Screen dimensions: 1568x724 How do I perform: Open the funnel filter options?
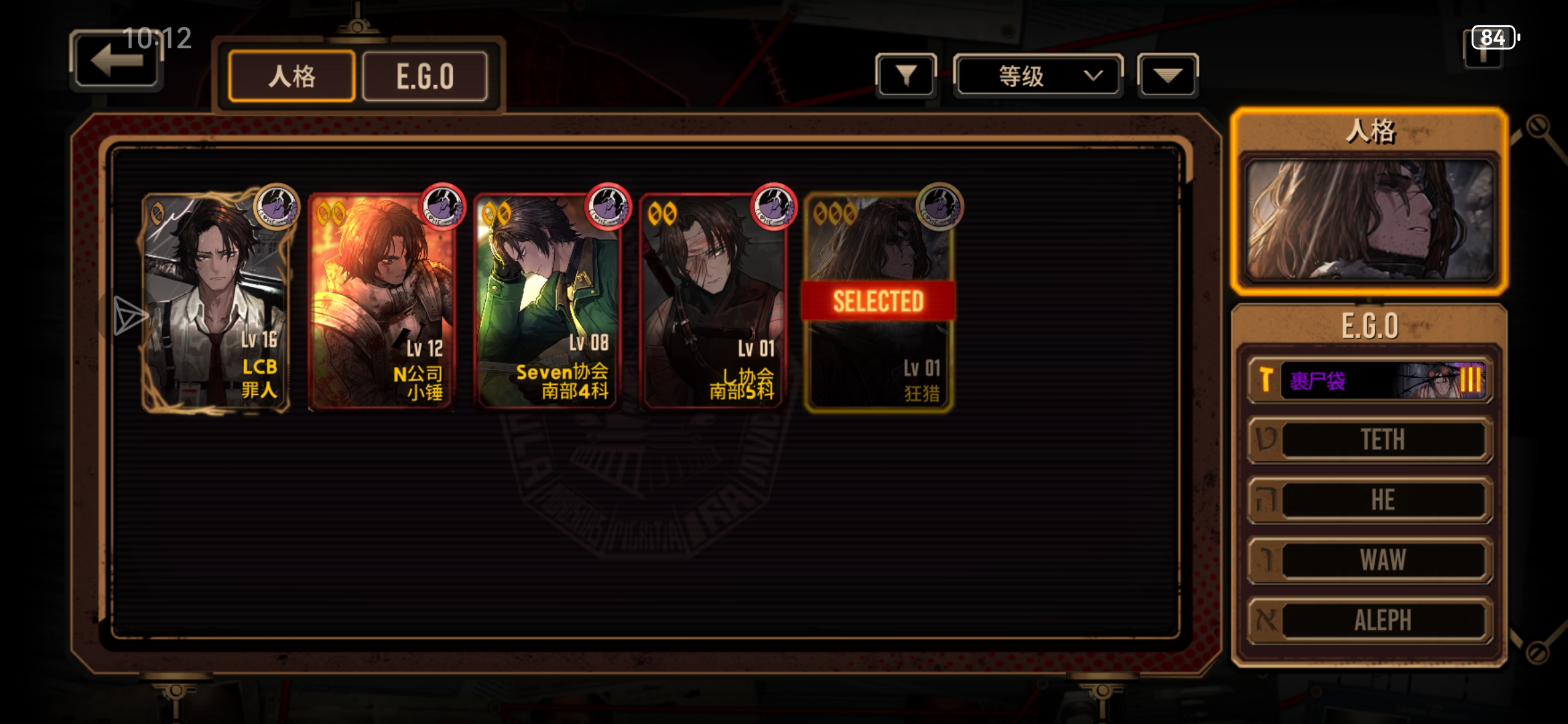[906, 76]
